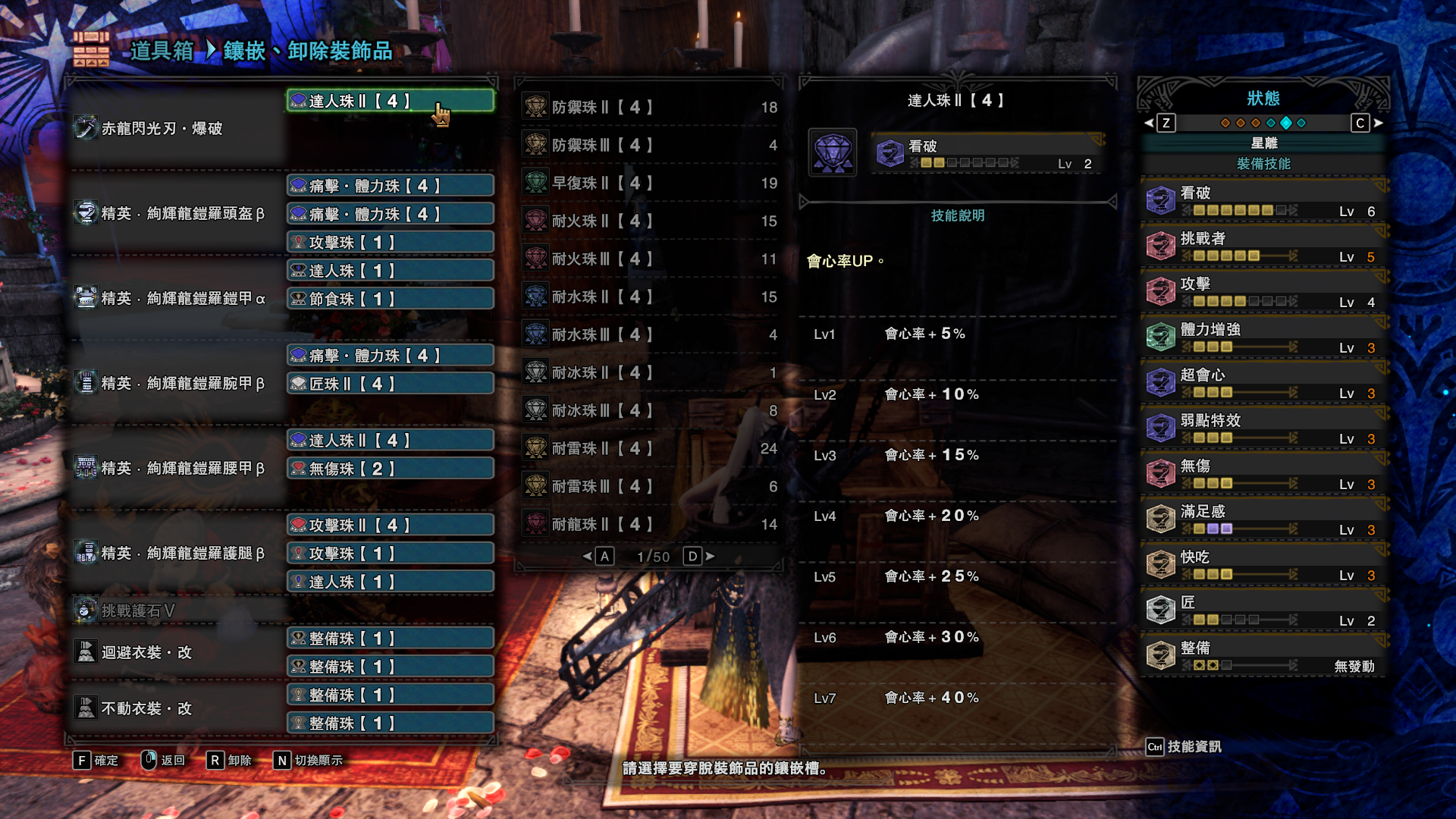1456x819 pixels.
Task: Go to next decoration list page arrow
Action: pos(710,557)
